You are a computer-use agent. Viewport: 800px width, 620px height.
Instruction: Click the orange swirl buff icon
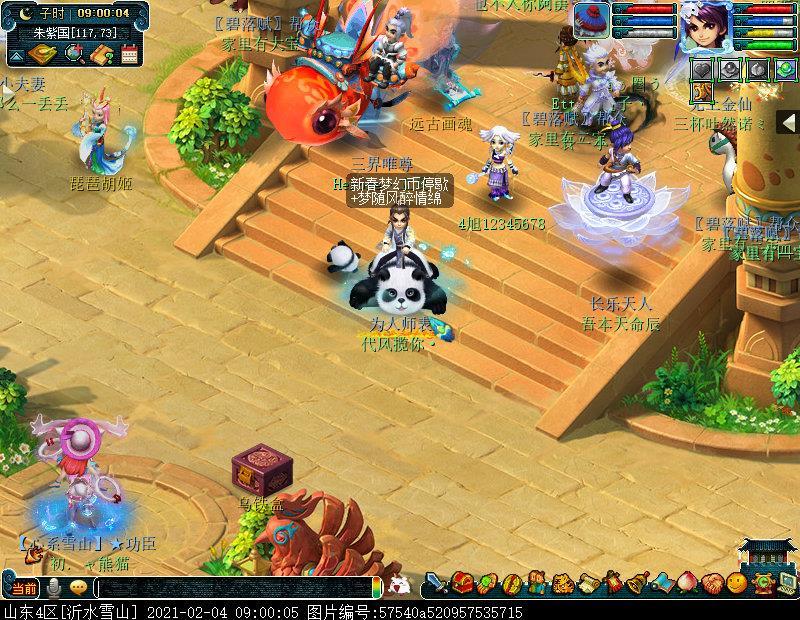point(702,92)
